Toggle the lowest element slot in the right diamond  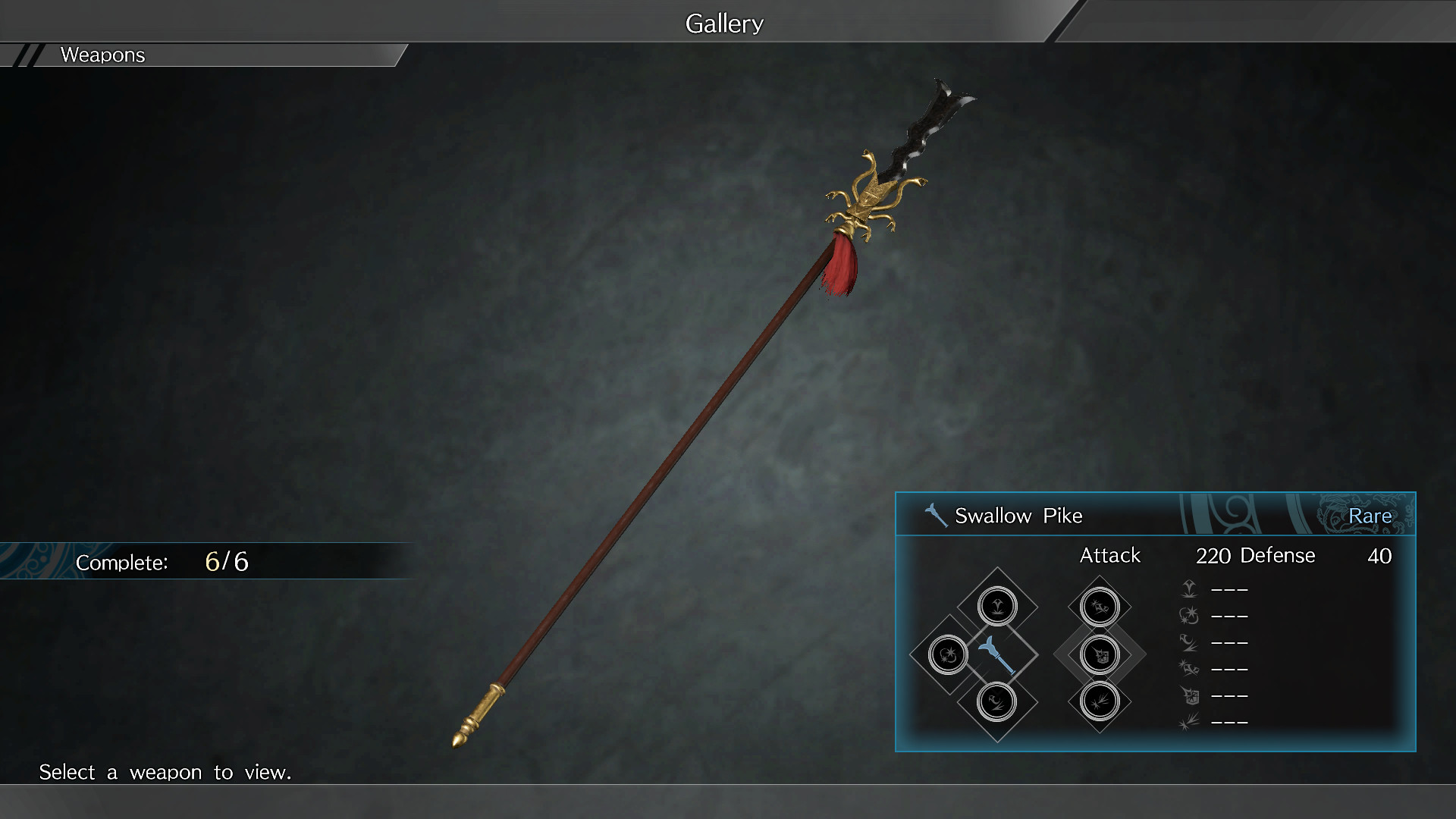pyautogui.click(x=1099, y=703)
